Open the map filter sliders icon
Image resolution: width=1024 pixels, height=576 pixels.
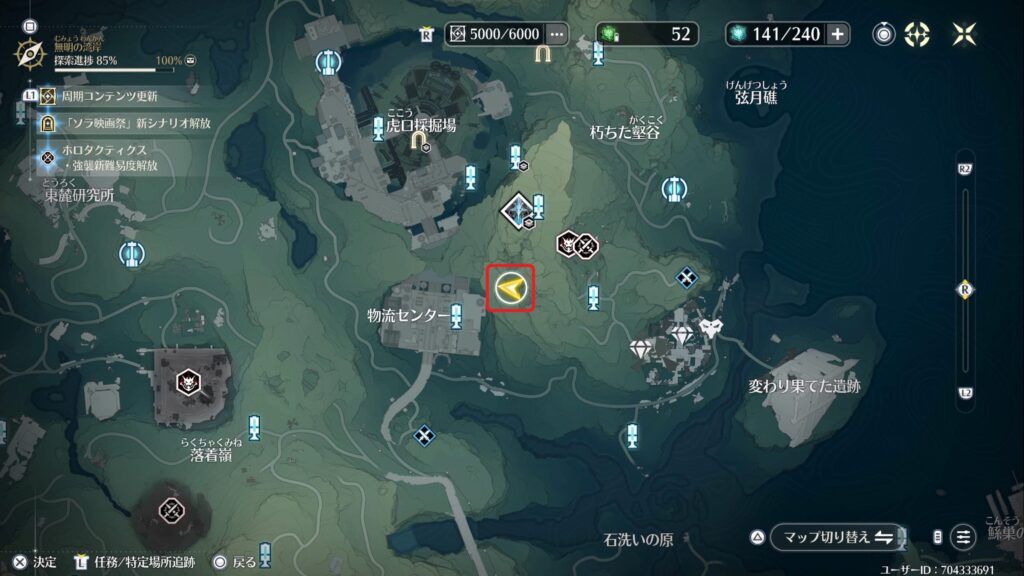(963, 537)
